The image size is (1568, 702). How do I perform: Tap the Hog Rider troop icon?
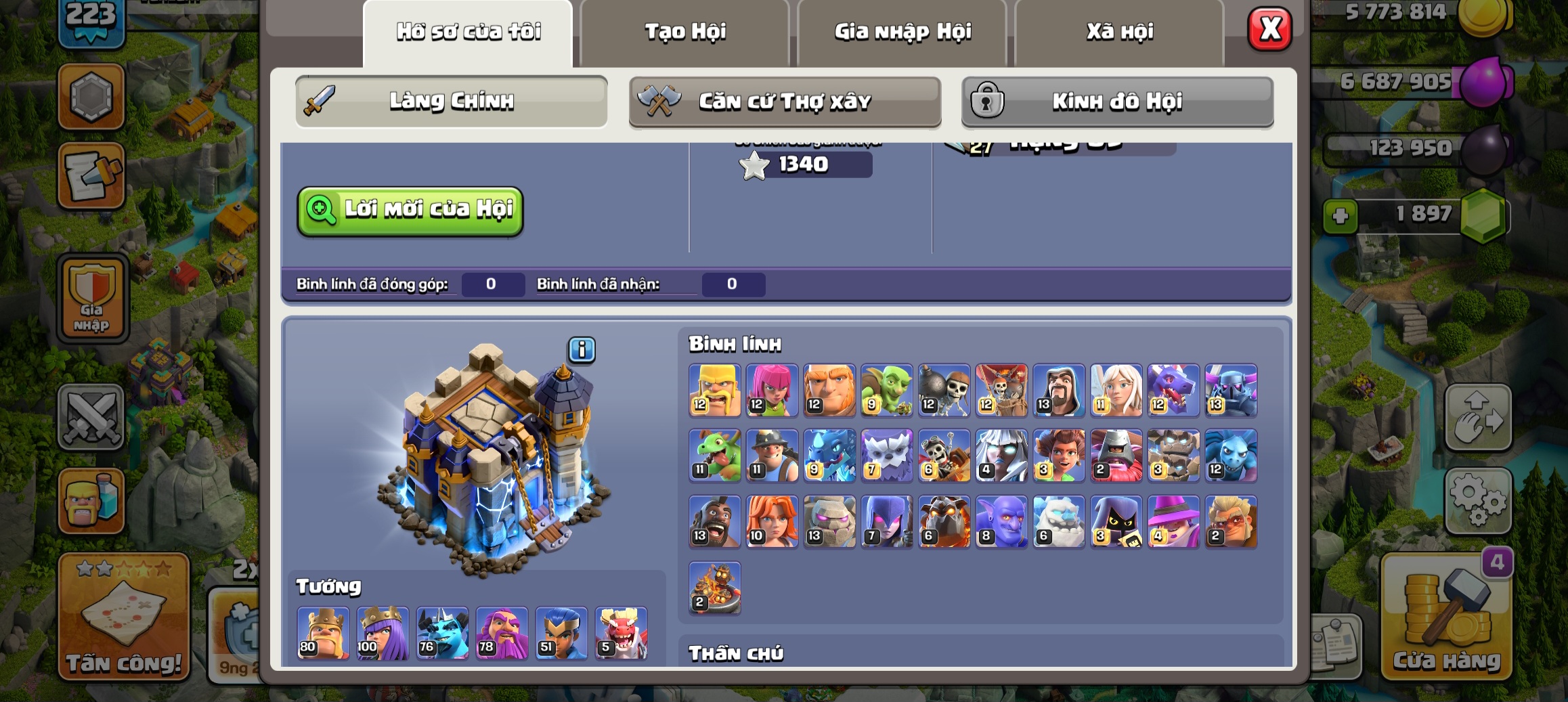(714, 521)
